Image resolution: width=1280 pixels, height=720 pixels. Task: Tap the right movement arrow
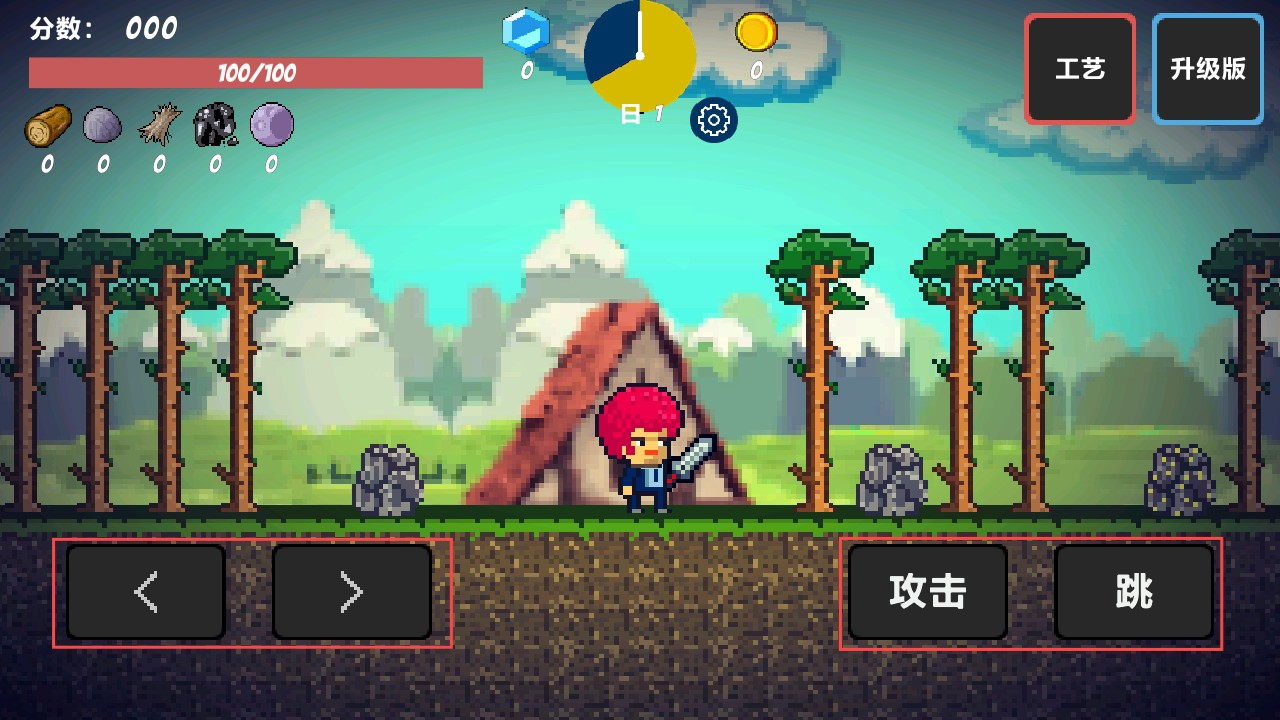[x=352, y=591]
